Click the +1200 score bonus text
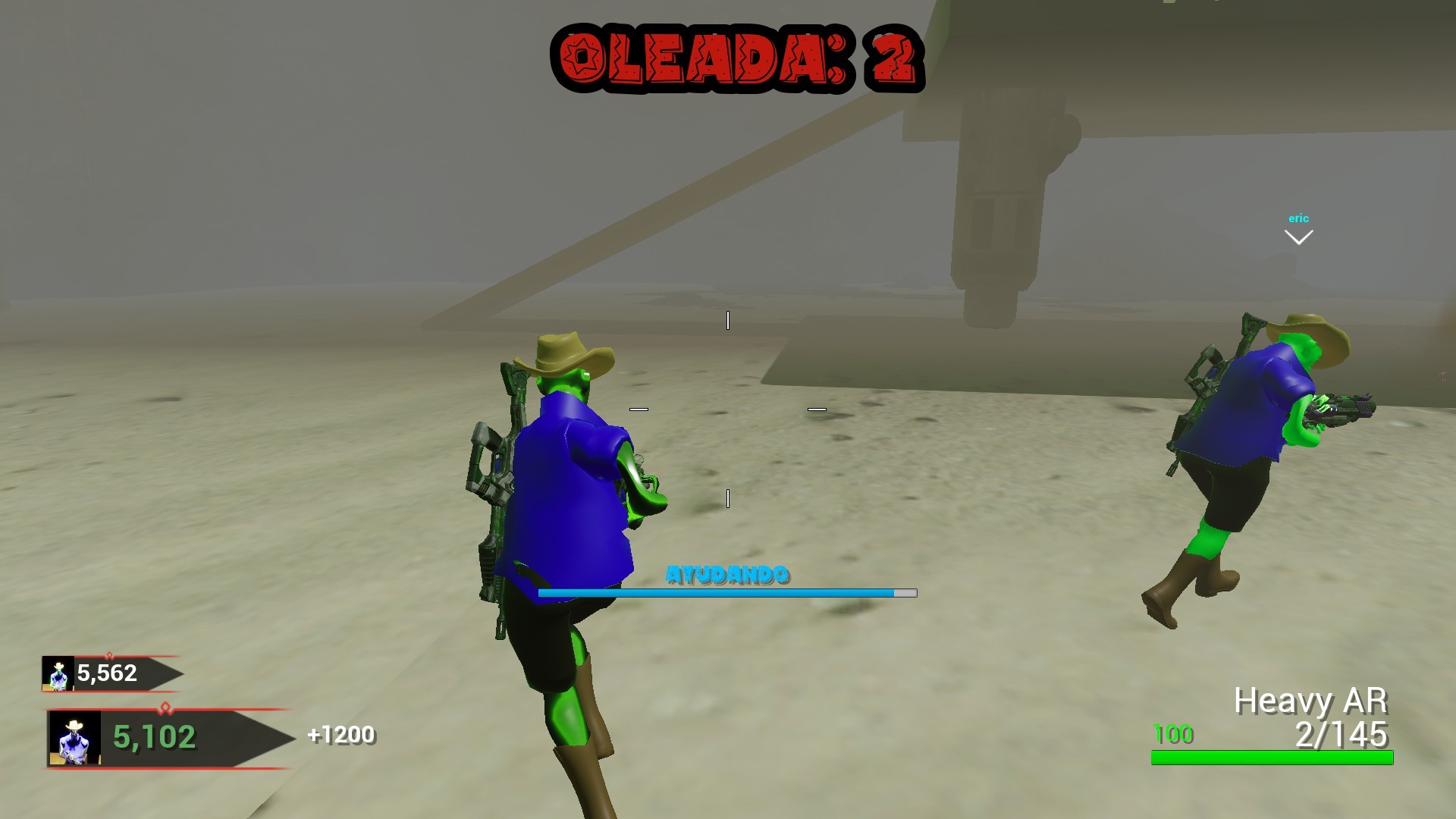 tap(340, 734)
